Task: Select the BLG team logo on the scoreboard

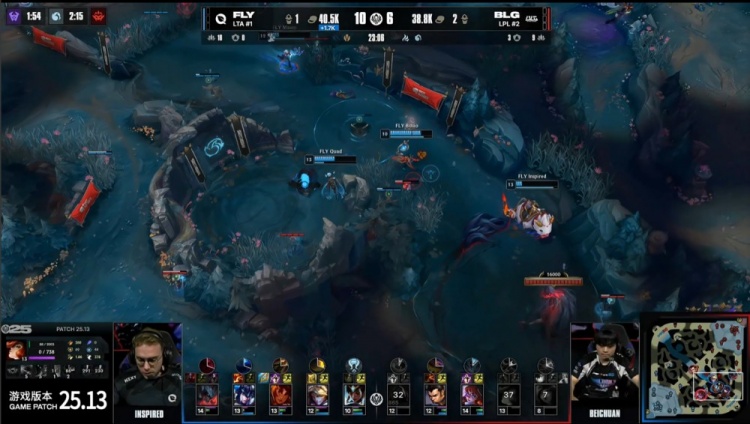Action: 531,17
